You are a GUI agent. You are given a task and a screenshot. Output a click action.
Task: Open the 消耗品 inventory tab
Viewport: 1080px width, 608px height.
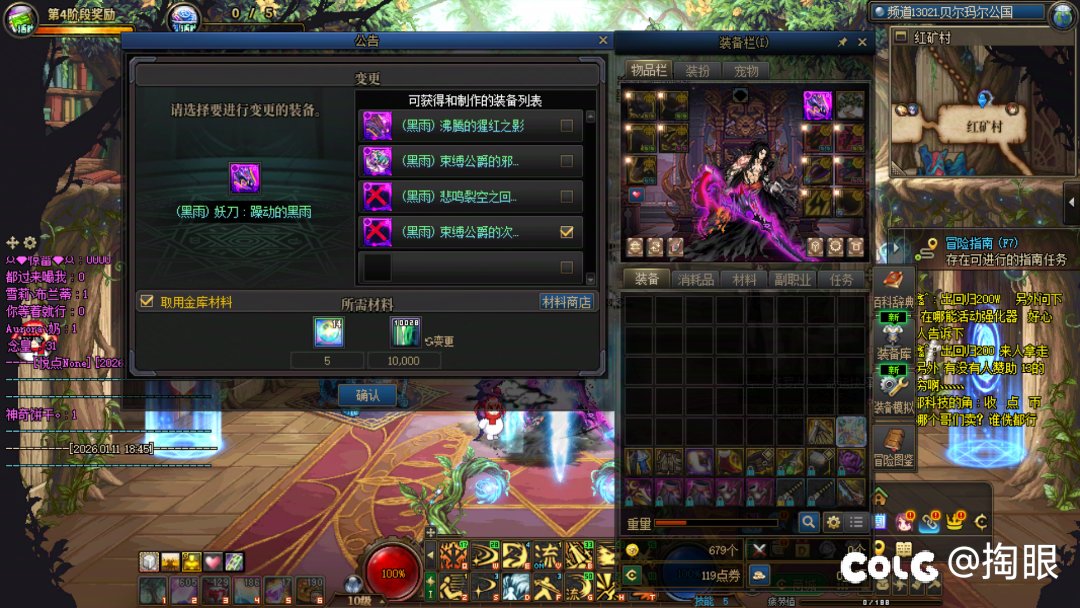[x=695, y=280]
